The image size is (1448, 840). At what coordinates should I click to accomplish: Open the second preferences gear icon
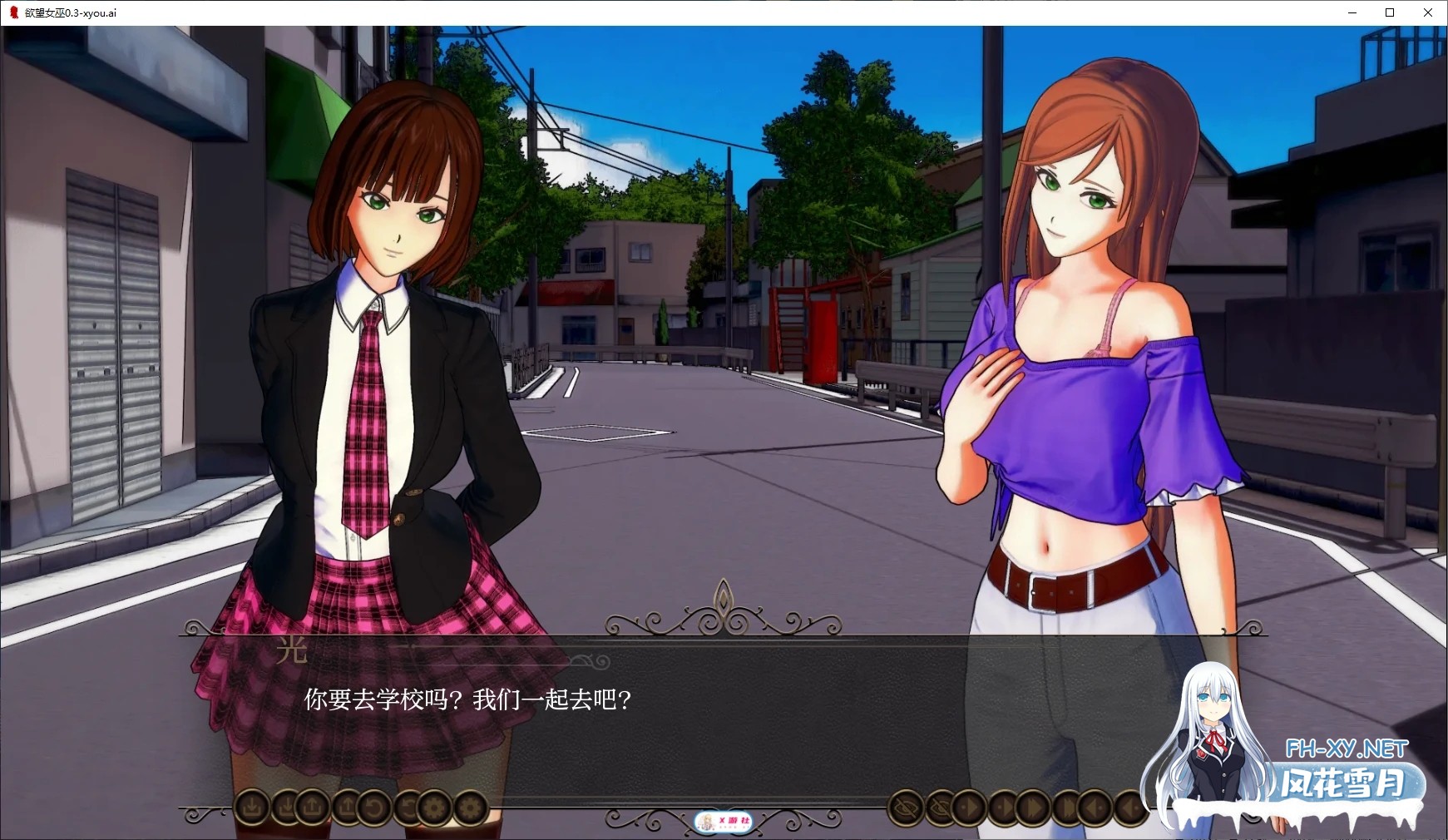pyautogui.click(x=470, y=808)
